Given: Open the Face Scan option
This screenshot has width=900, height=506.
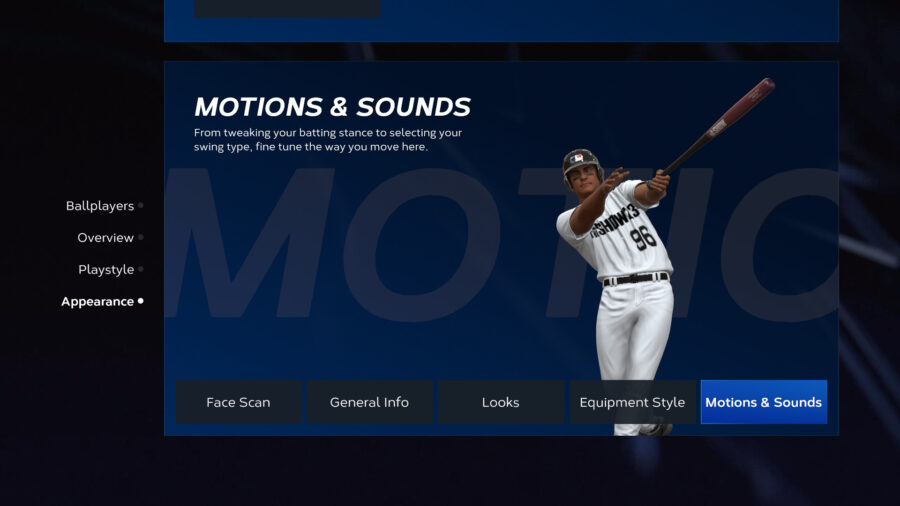Looking at the screenshot, I should 238,402.
